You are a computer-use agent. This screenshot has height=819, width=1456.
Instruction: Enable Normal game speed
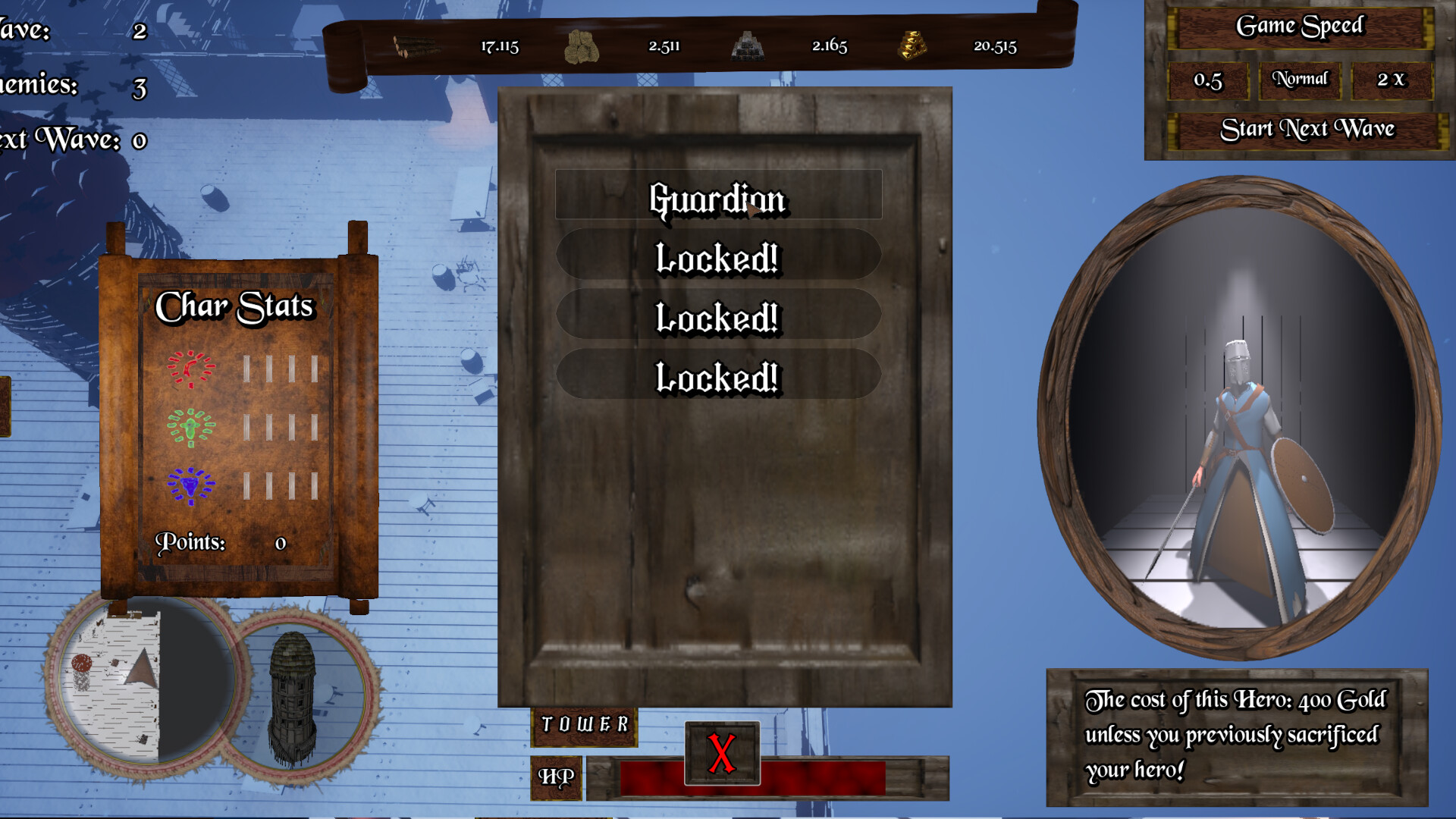[x=1301, y=78]
